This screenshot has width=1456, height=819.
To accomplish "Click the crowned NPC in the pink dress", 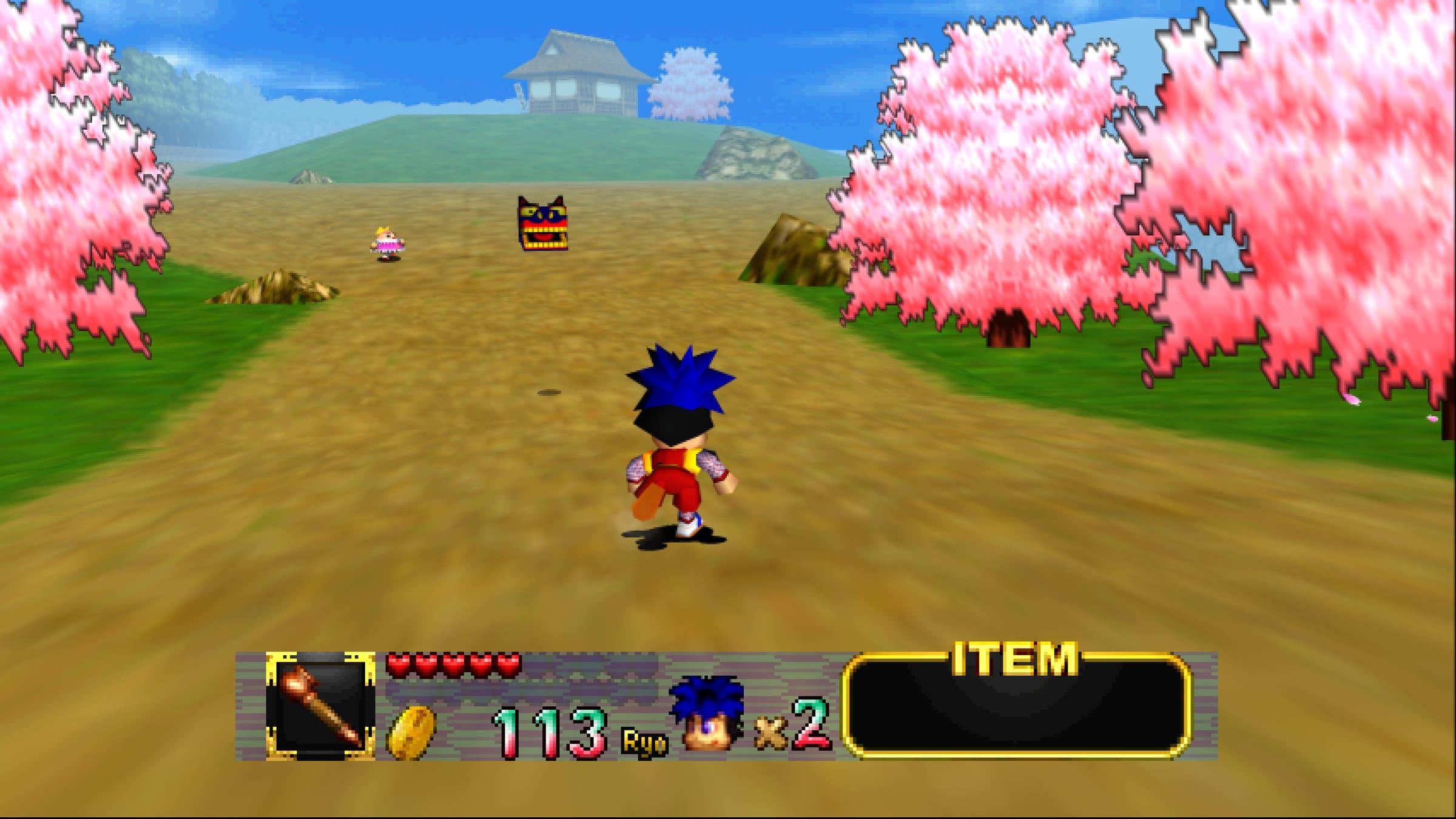I will pos(386,243).
